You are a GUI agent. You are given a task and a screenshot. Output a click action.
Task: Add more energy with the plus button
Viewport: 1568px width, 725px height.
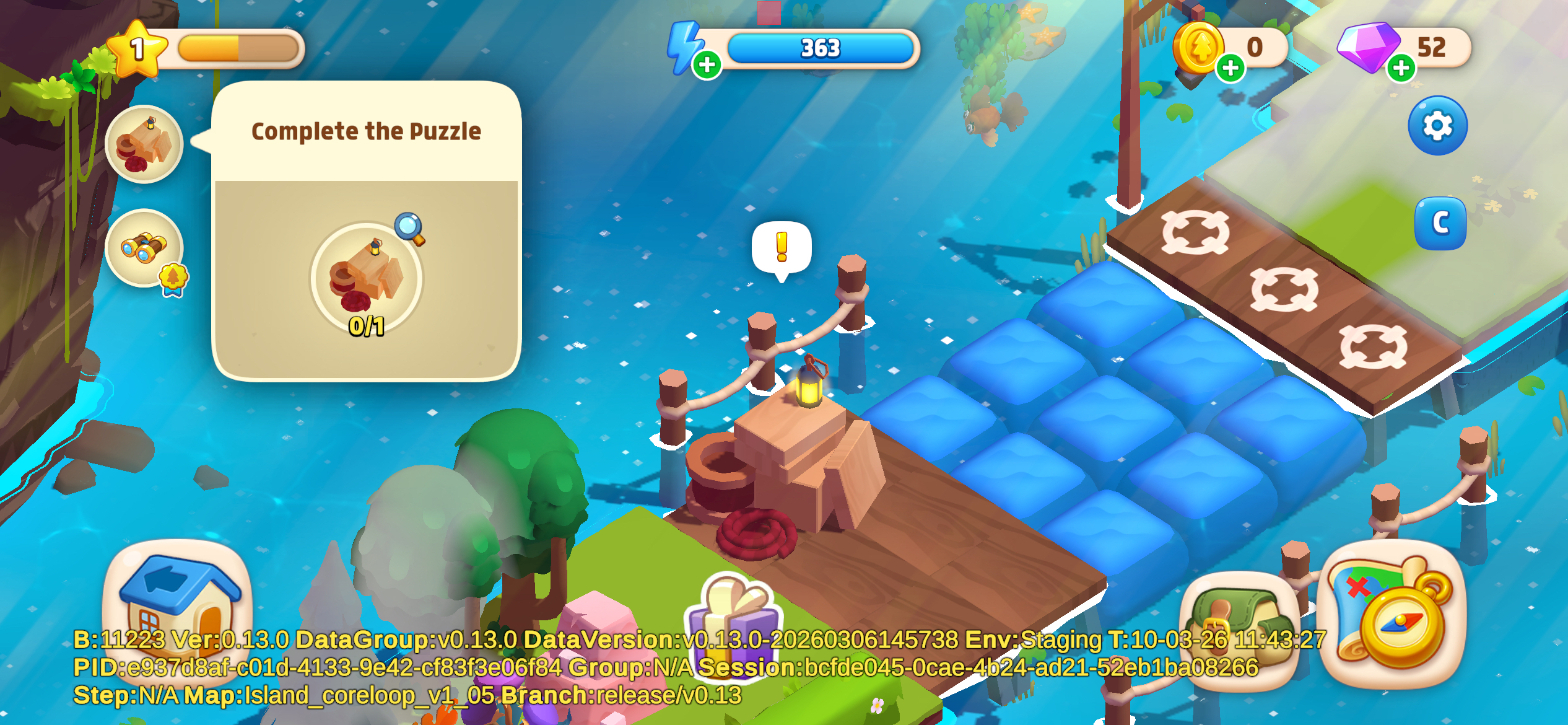707,65
